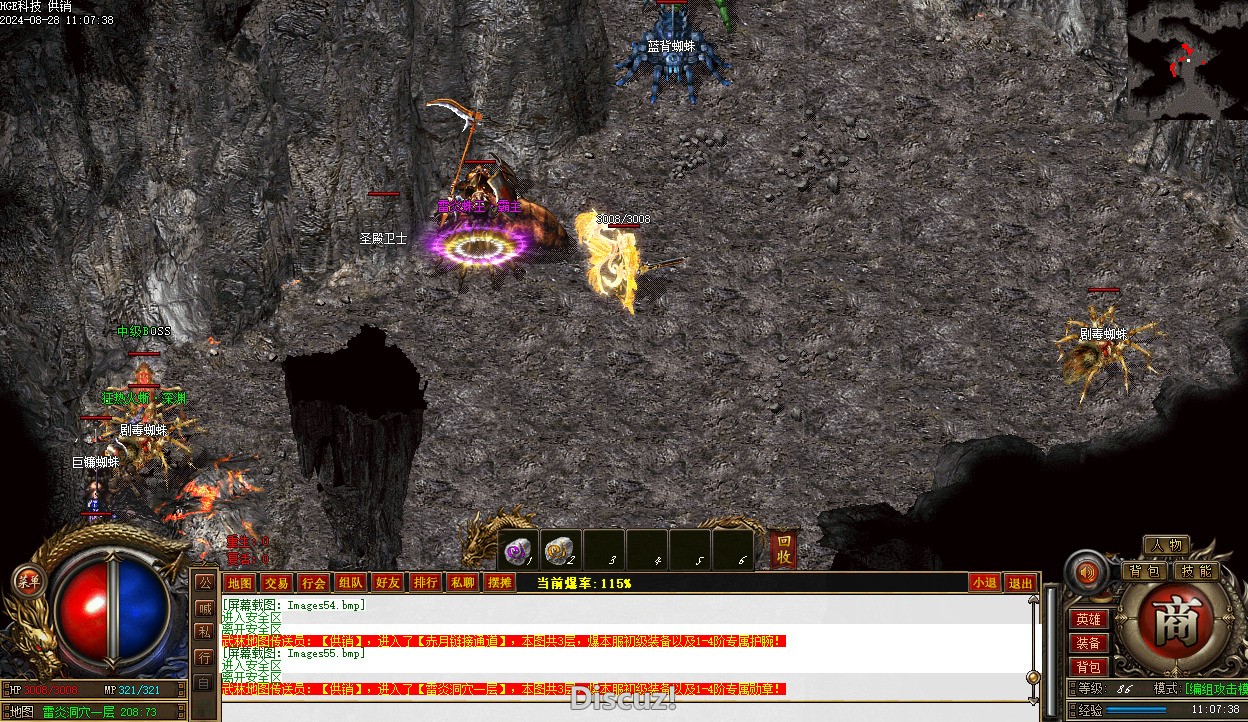The height and width of the screenshot is (722, 1248).
Task: Switch chat to the 喊 shout channel
Action: (x=203, y=606)
